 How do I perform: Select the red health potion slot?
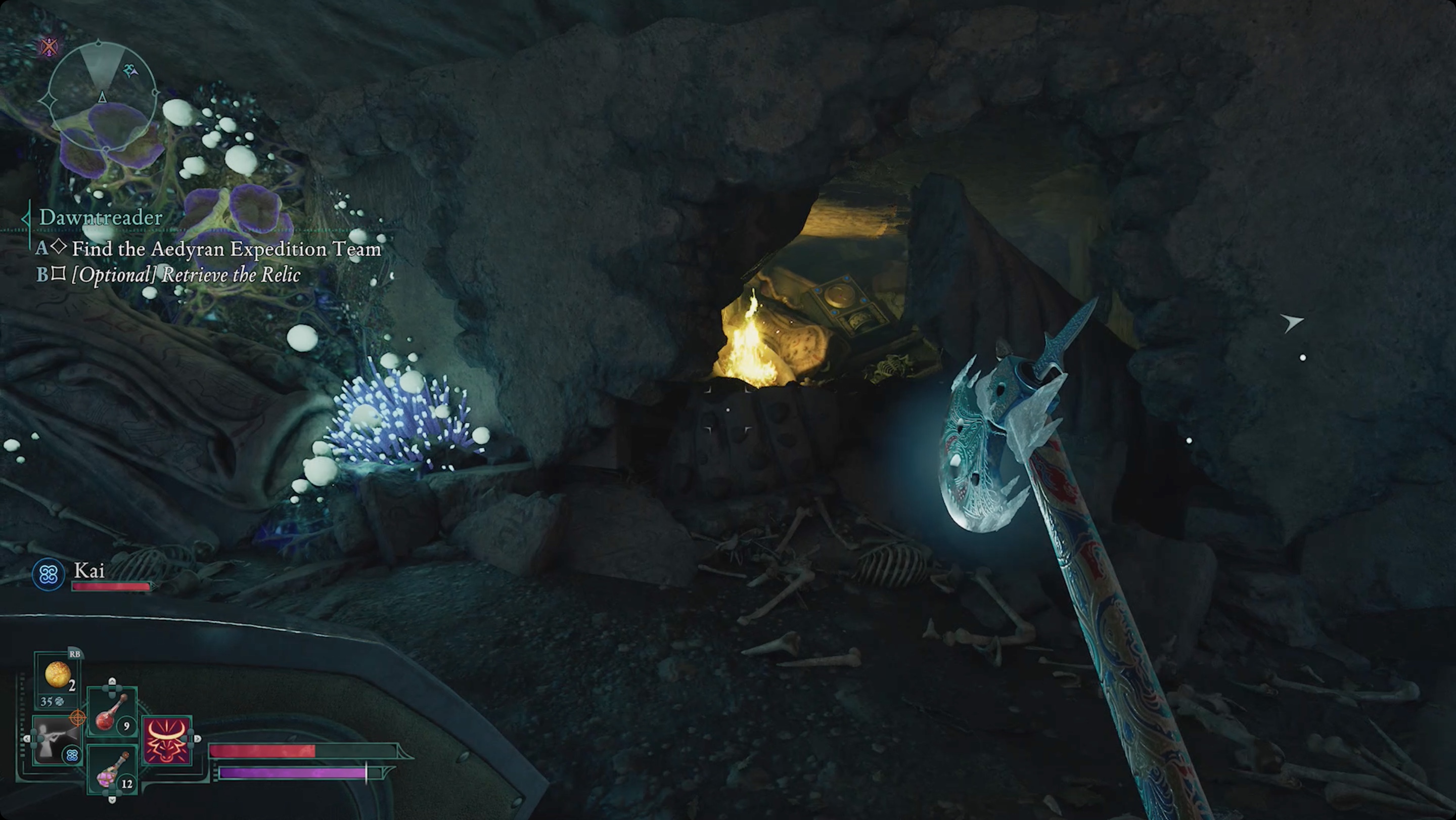pyautogui.click(x=112, y=713)
